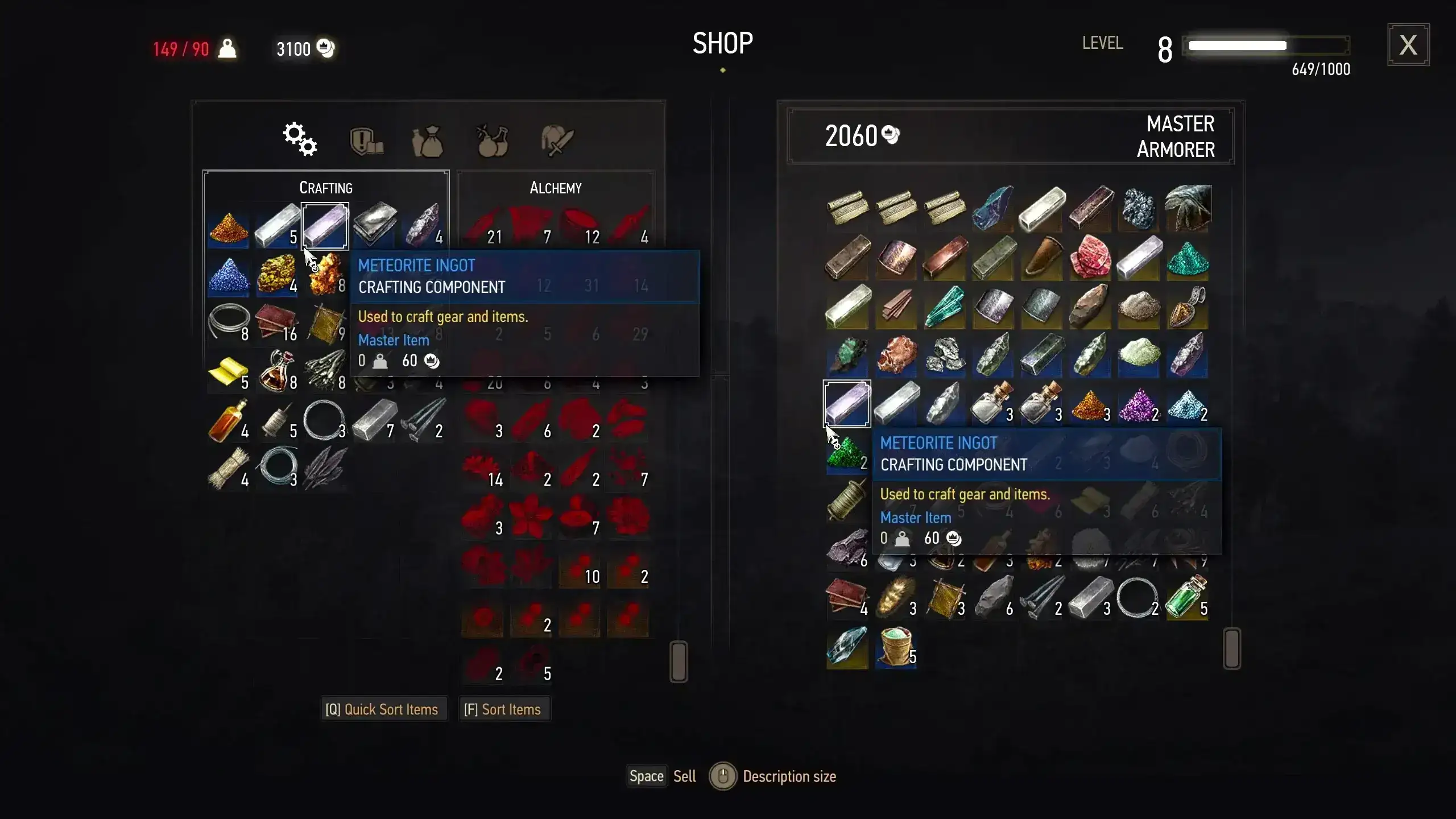Pick the yellow folded cloth stack

(x=228, y=372)
